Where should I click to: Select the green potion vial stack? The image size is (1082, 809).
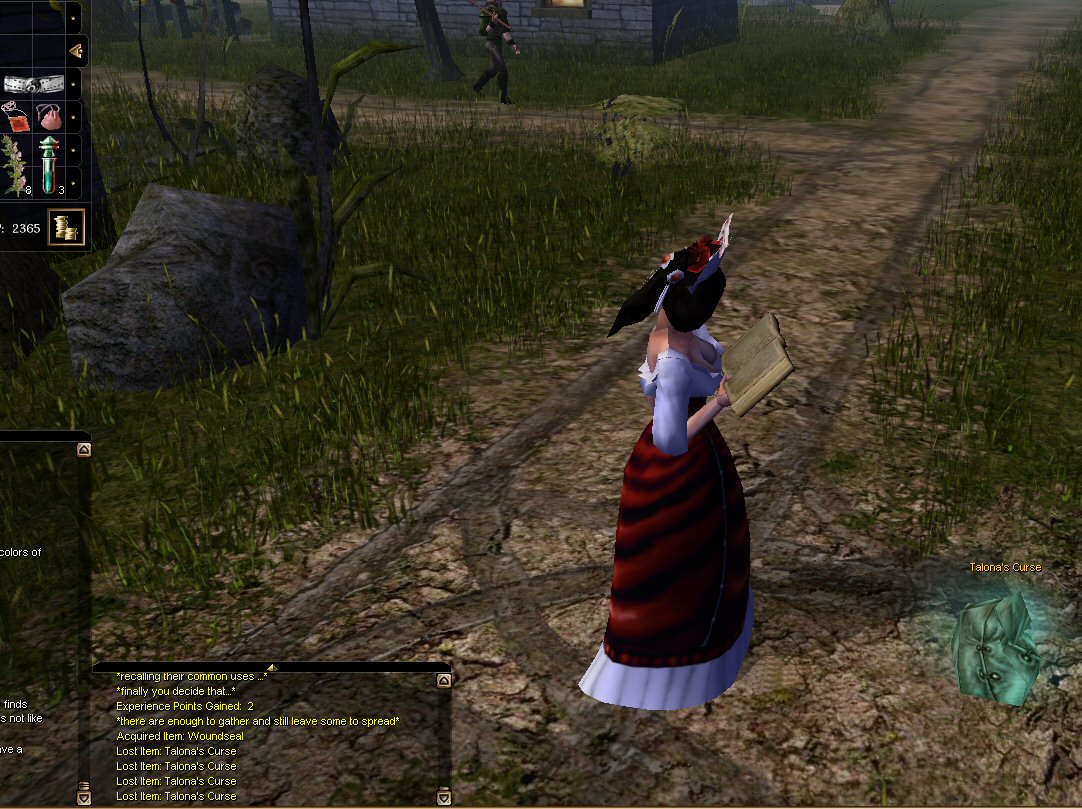(49, 164)
